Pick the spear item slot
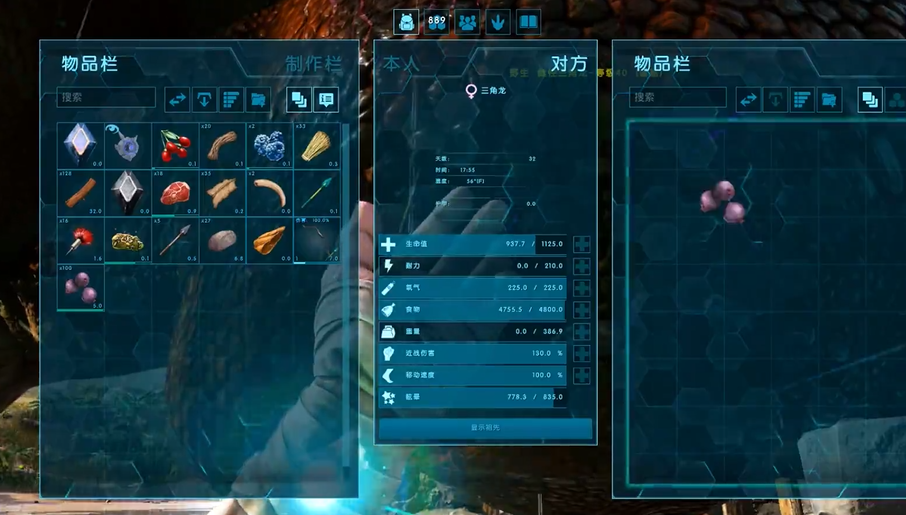Screen dimensions: 906x515 tap(175, 240)
